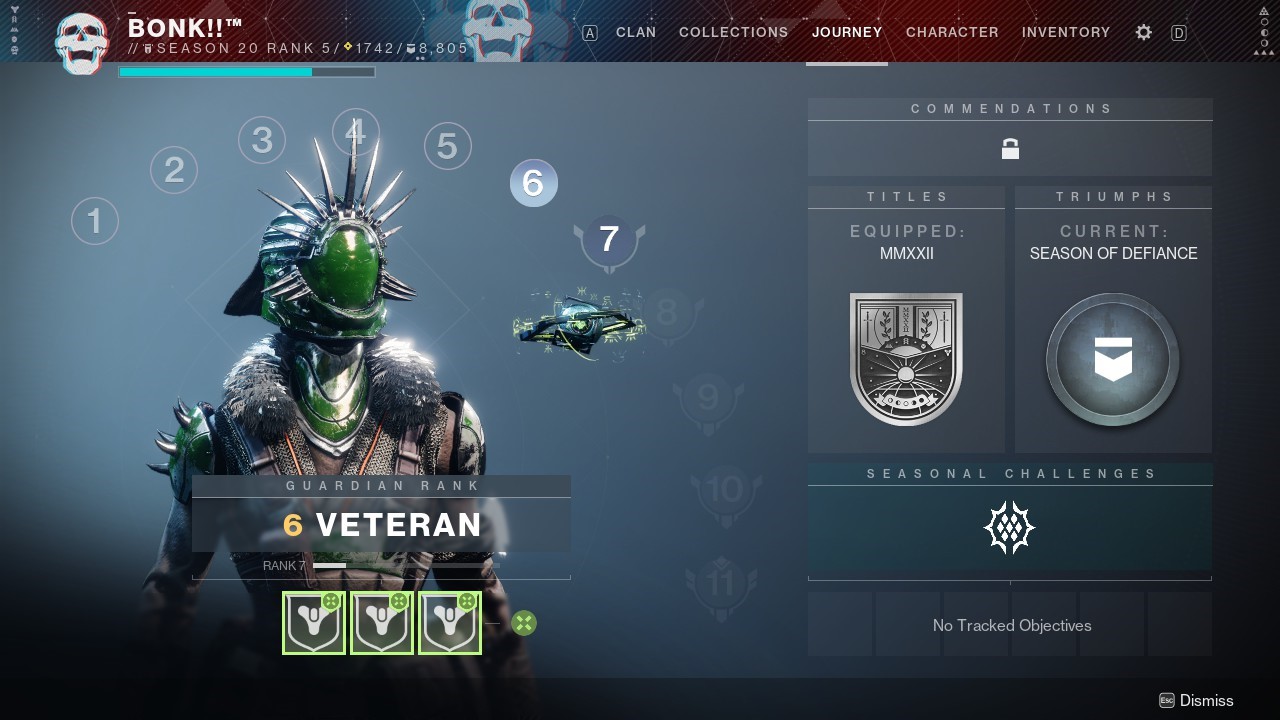
Task: Open the settings gear icon
Action: (1143, 32)
